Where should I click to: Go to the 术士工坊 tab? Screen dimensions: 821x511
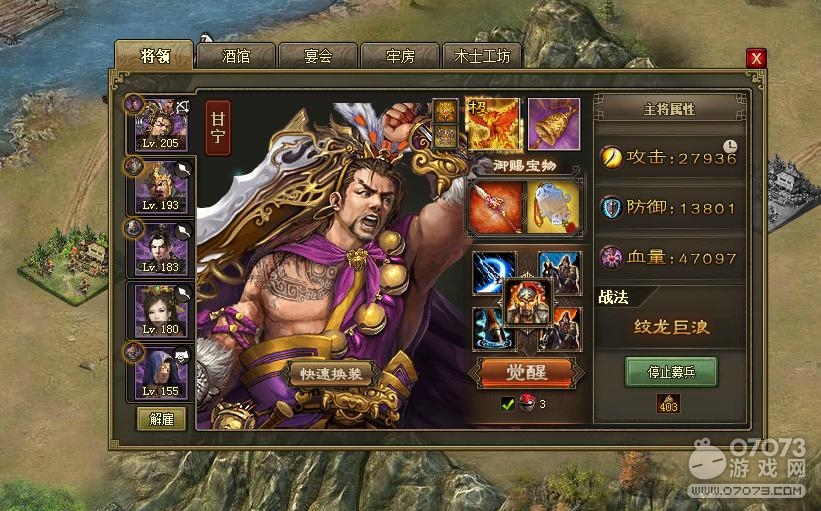pyautogui.click(x=482, y=56)
